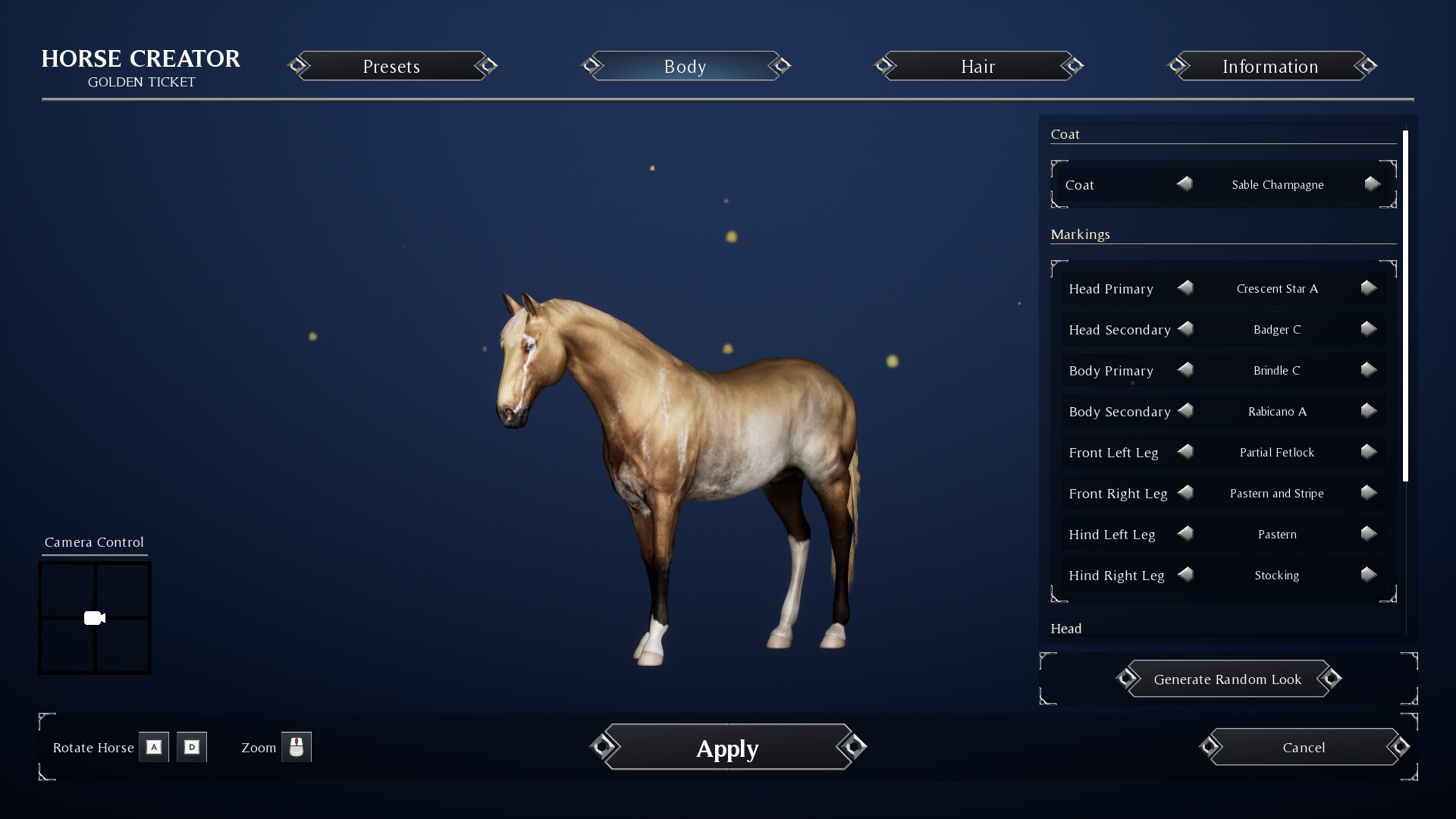Image resolution: width=1456 pixels, height=819 pixels.
Task: Click the Pastern and Stripe marking label
Action: pos(1276,493)
